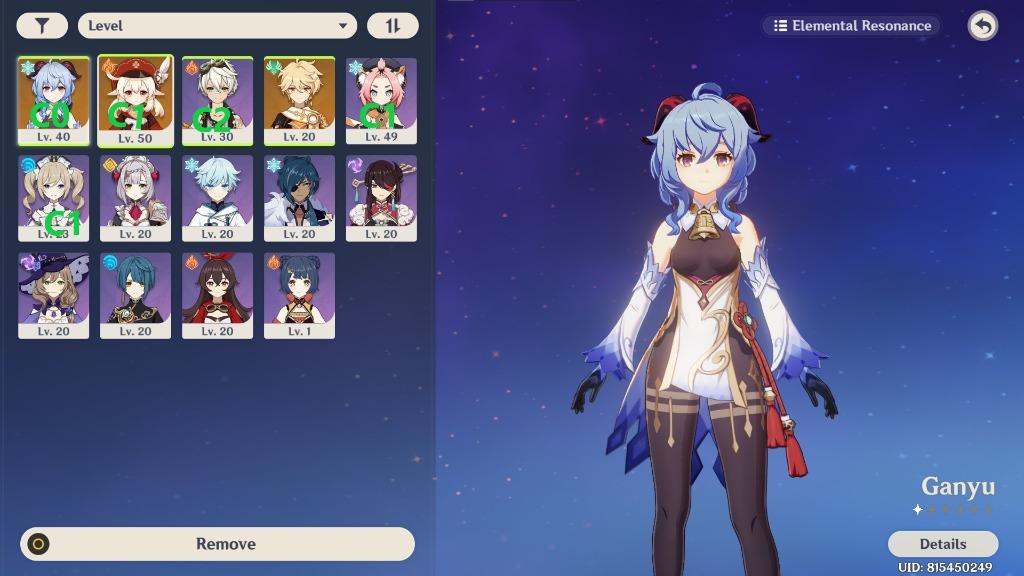Select Ganyu's Lv. 40 portrait
The height and width of the screenshot is (576, 1024).
coord(53,101)
